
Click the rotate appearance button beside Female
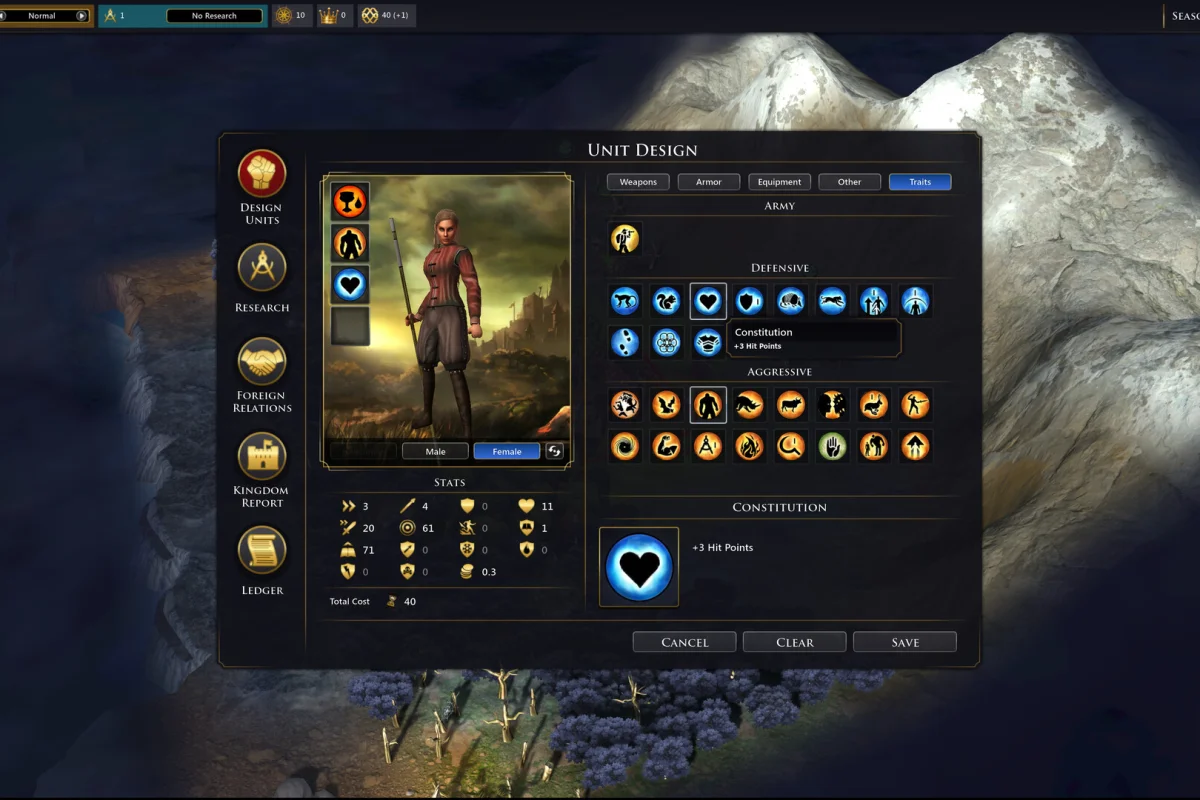point(555,451)
